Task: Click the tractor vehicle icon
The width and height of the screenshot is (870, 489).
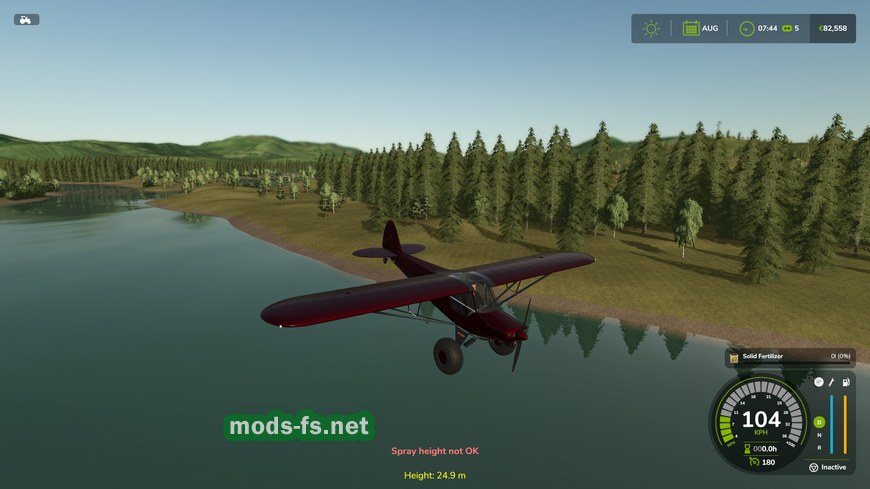Action: pyautogui.click(x=26, y=19)
